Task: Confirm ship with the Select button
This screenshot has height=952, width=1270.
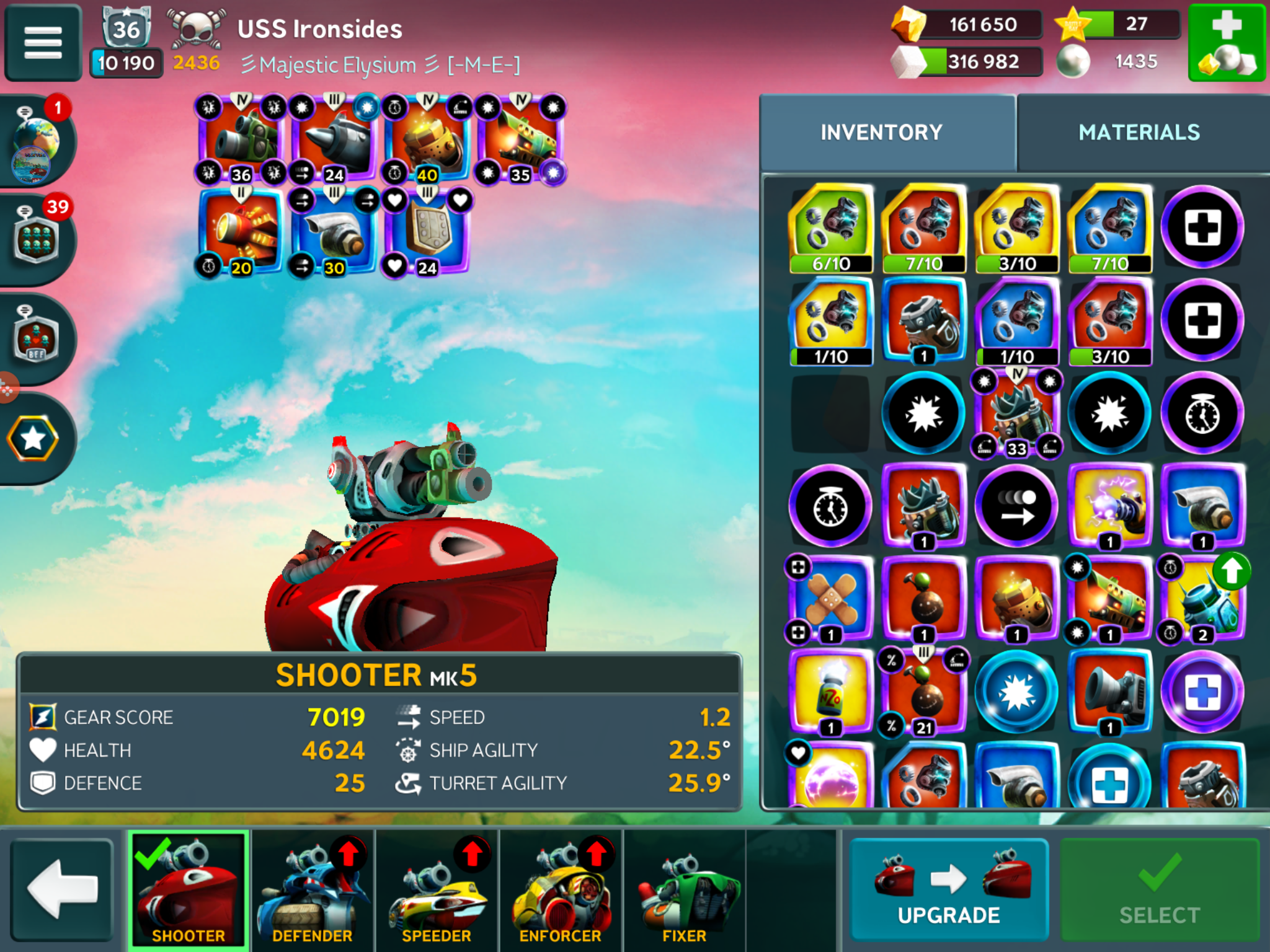Action: pos(1159,889)
